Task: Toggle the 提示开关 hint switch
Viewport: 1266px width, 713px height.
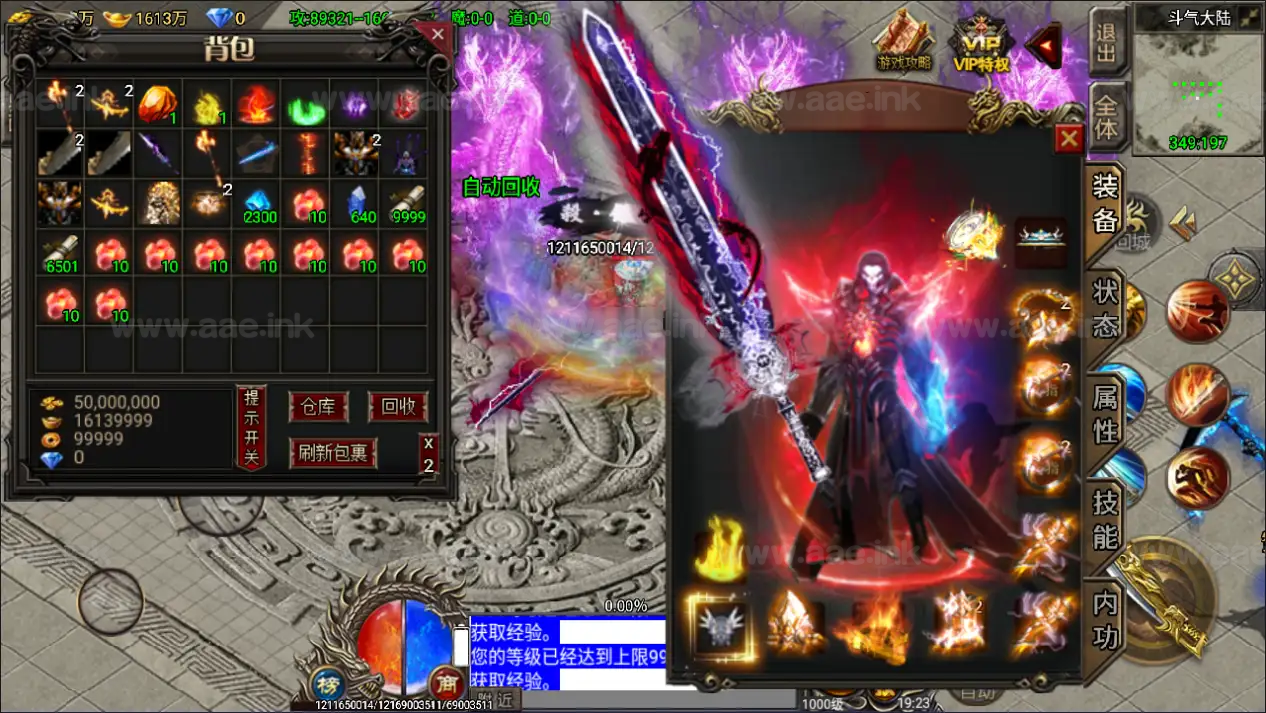Action: click(x=251, y=427)
